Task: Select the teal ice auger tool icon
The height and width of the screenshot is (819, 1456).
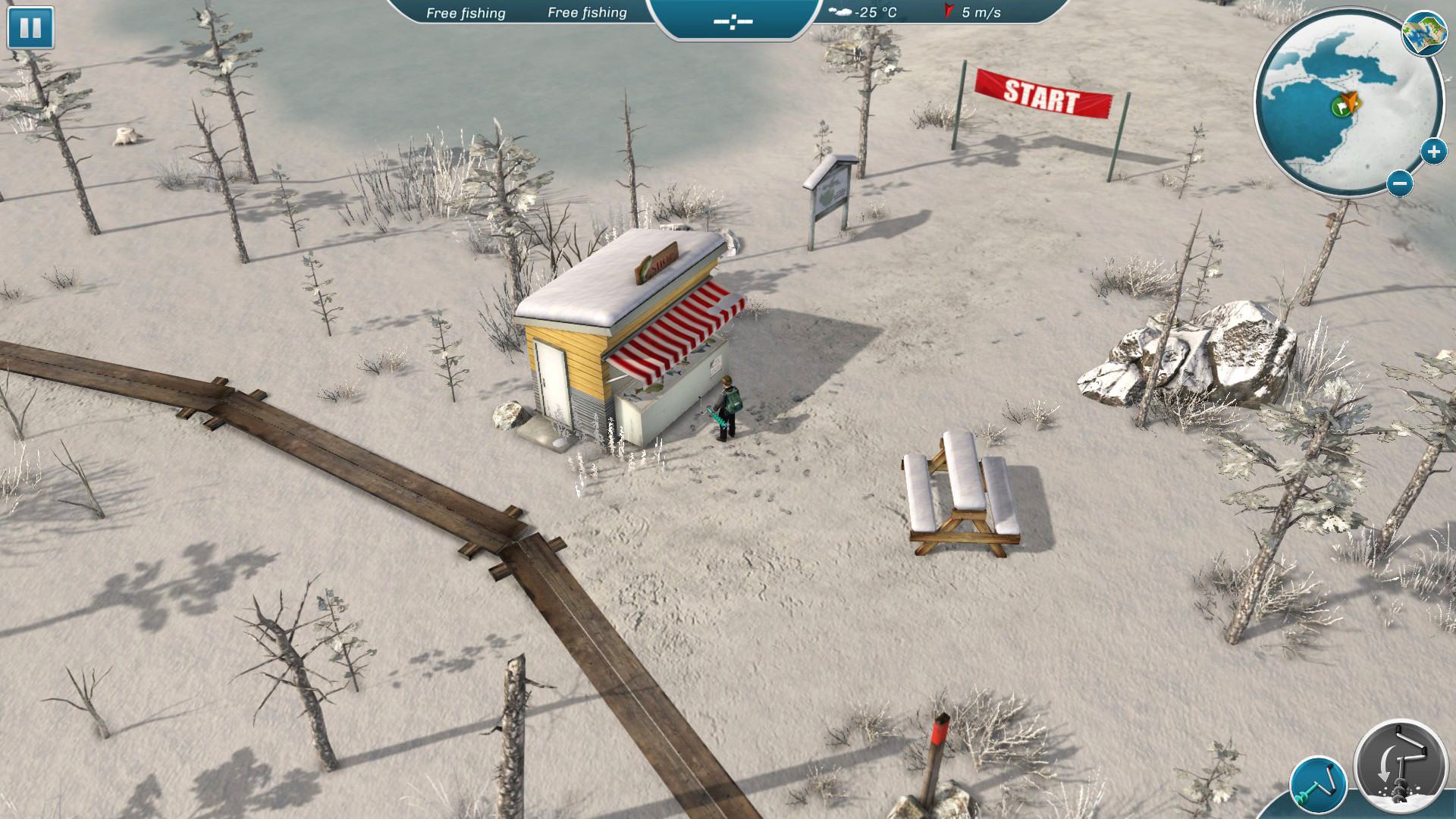Action: [1318, 784]
